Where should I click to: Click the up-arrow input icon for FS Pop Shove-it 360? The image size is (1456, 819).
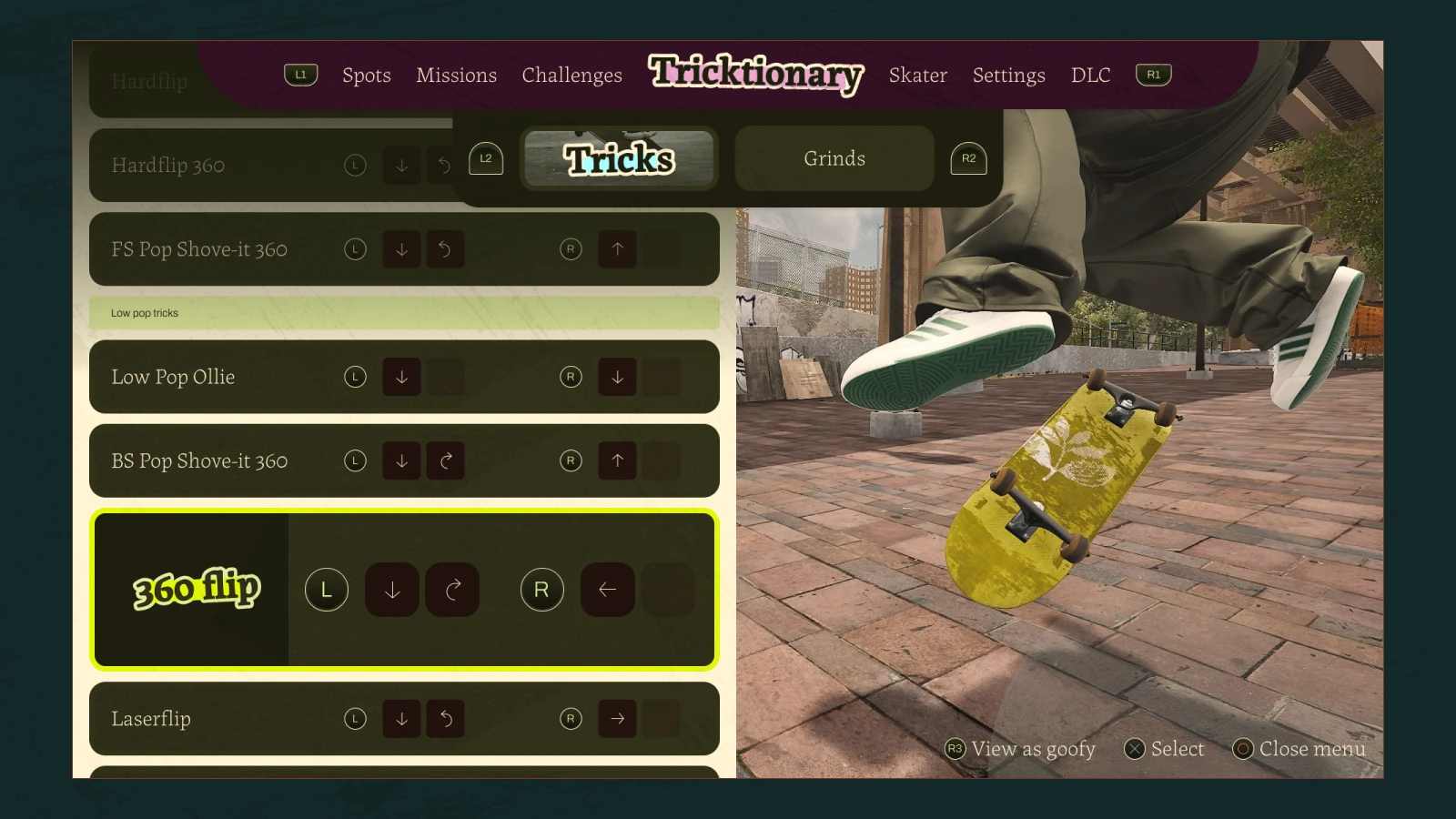617,248
